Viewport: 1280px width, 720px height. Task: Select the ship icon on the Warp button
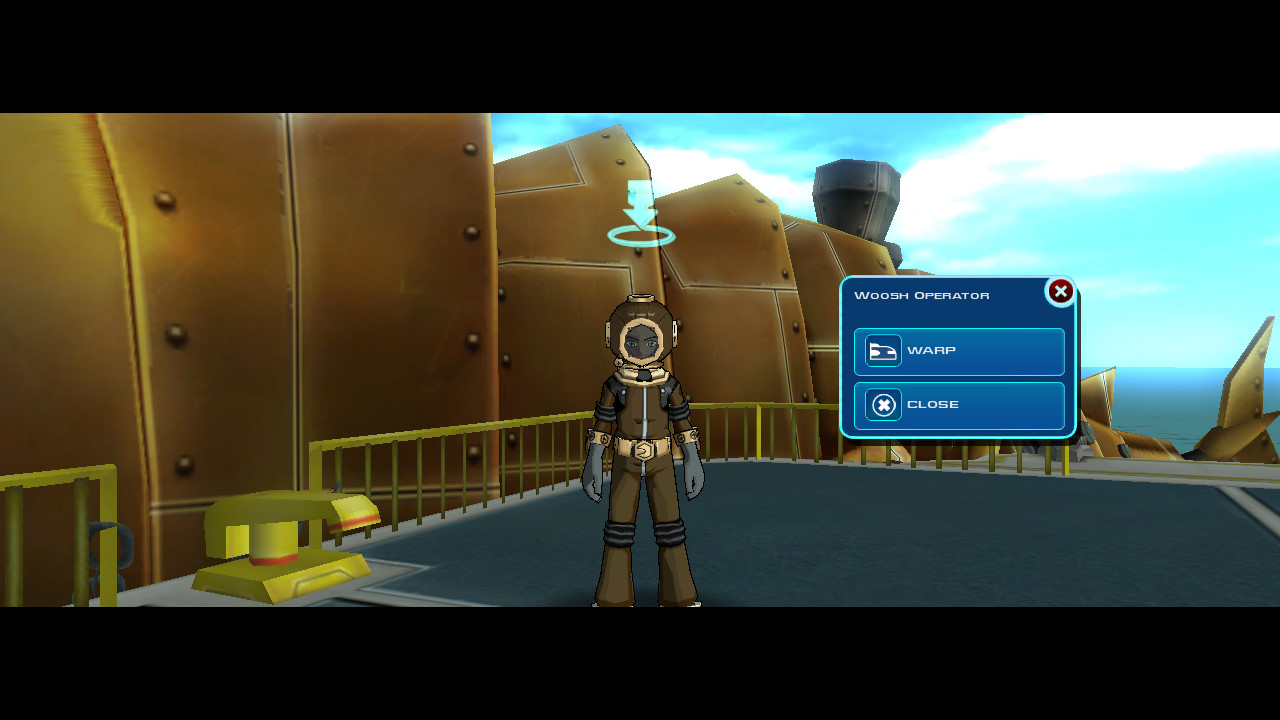[x=882, y=351]
